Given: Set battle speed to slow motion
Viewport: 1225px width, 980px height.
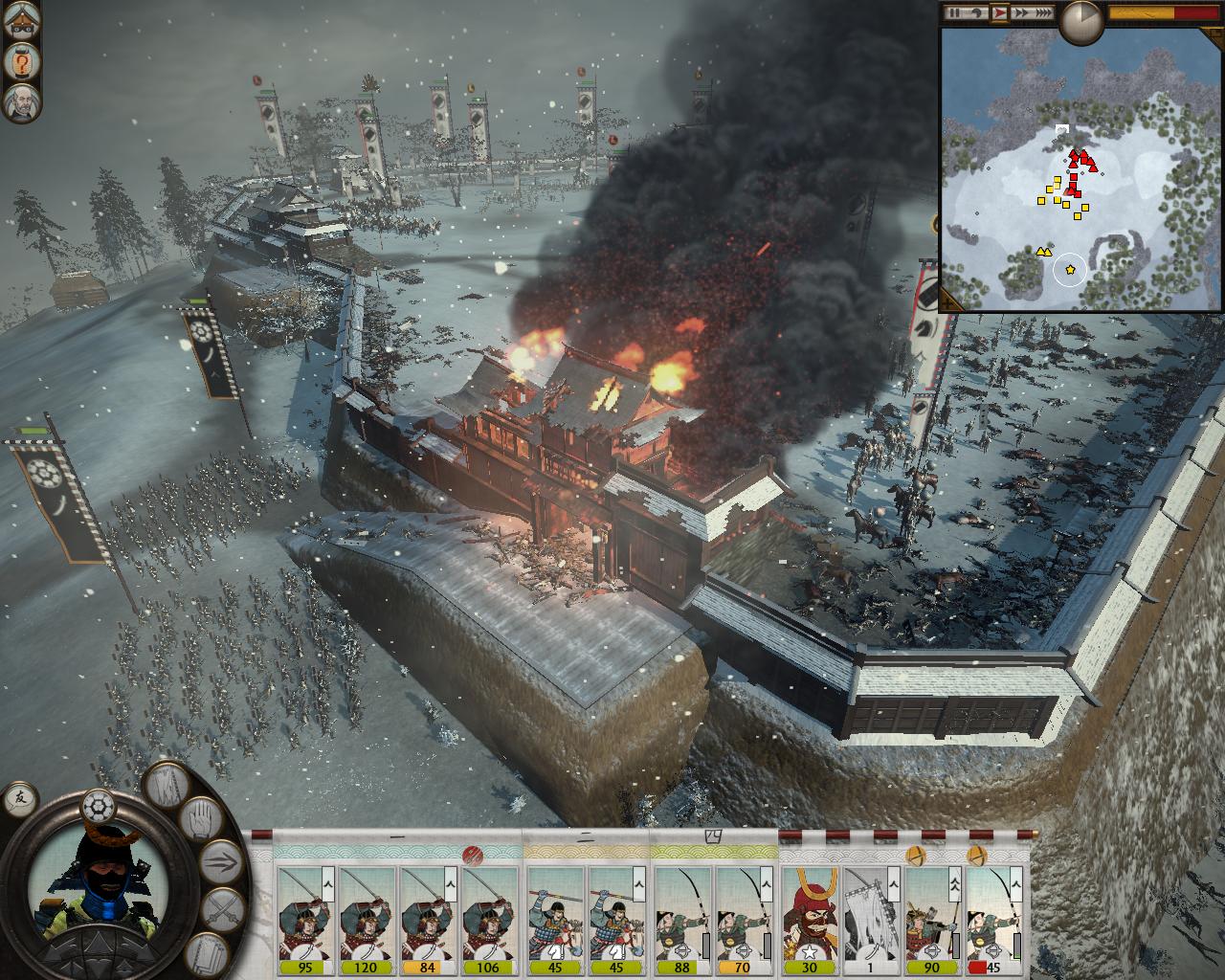Looking at the screenshot, I should coord(978,13).
